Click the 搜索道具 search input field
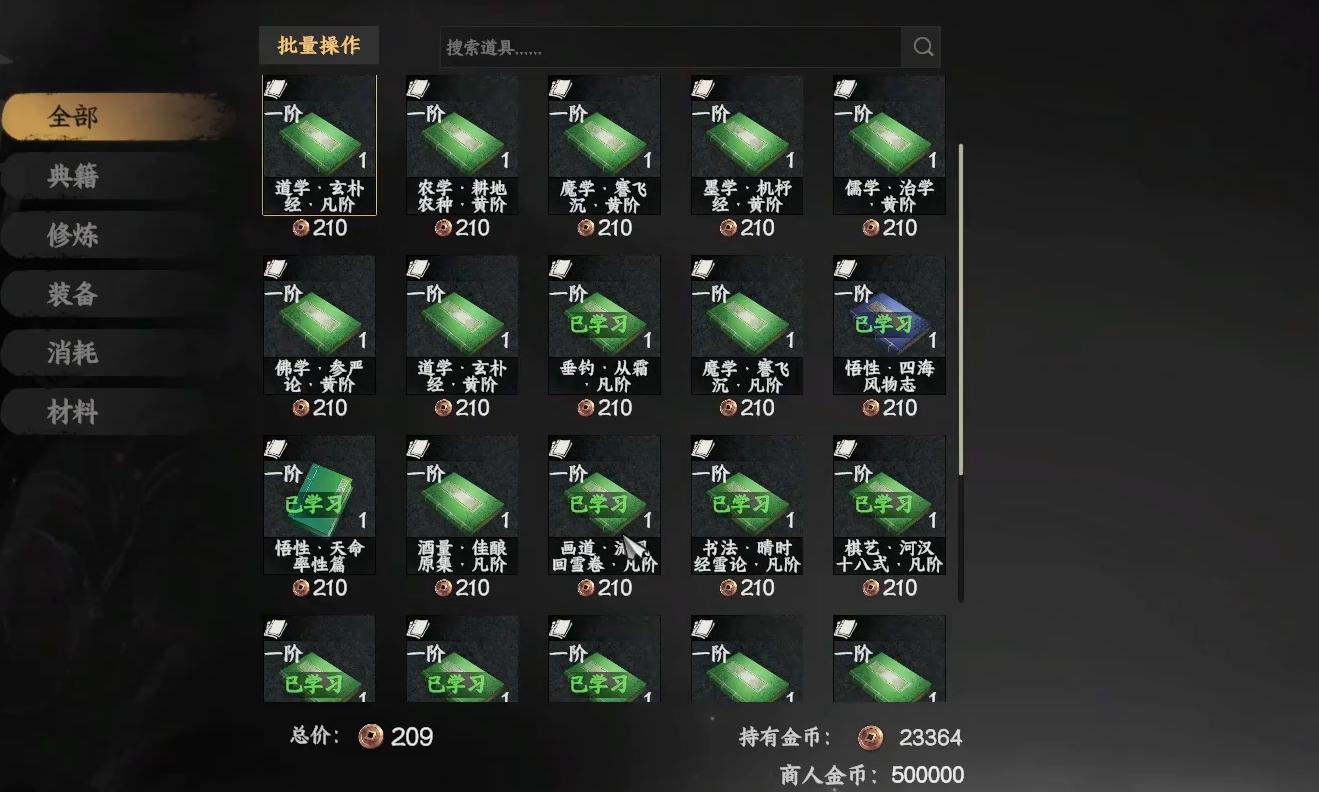 (x=670, y=46)
